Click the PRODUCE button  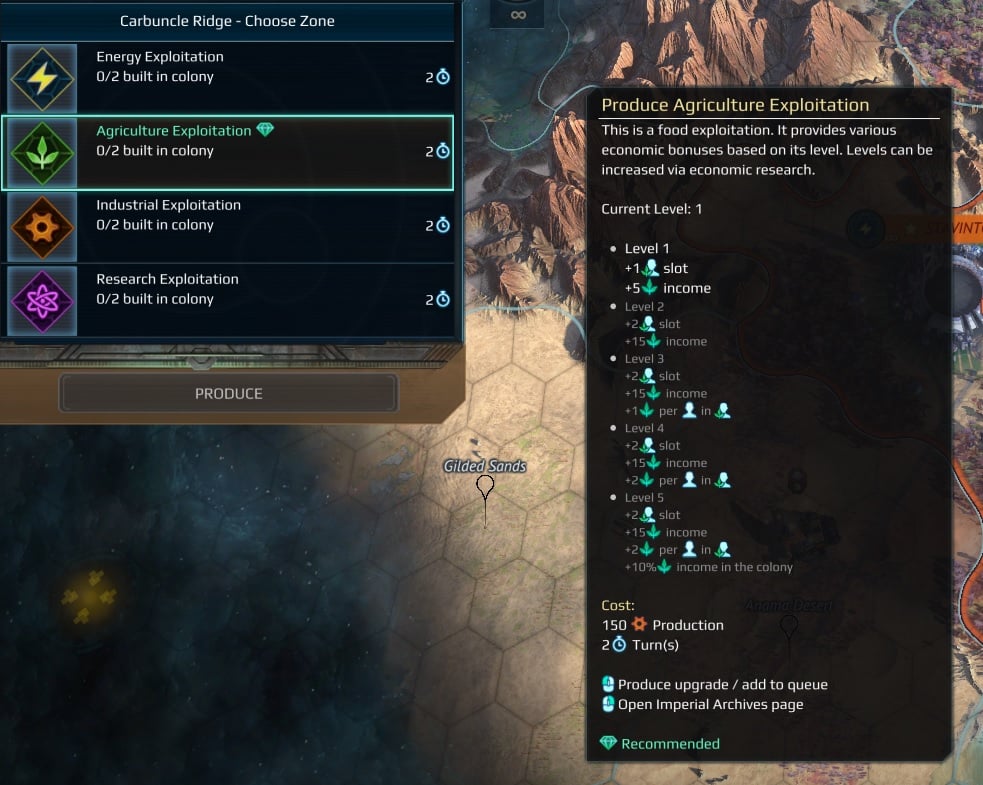pyautogui.click(x=229, y=394)
